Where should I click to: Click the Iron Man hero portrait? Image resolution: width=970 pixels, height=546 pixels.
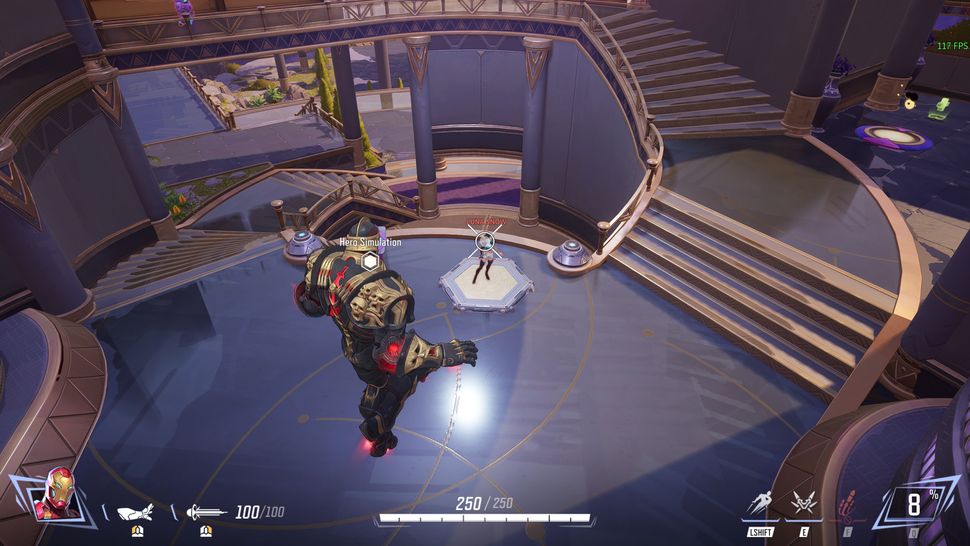pos(55,494)
